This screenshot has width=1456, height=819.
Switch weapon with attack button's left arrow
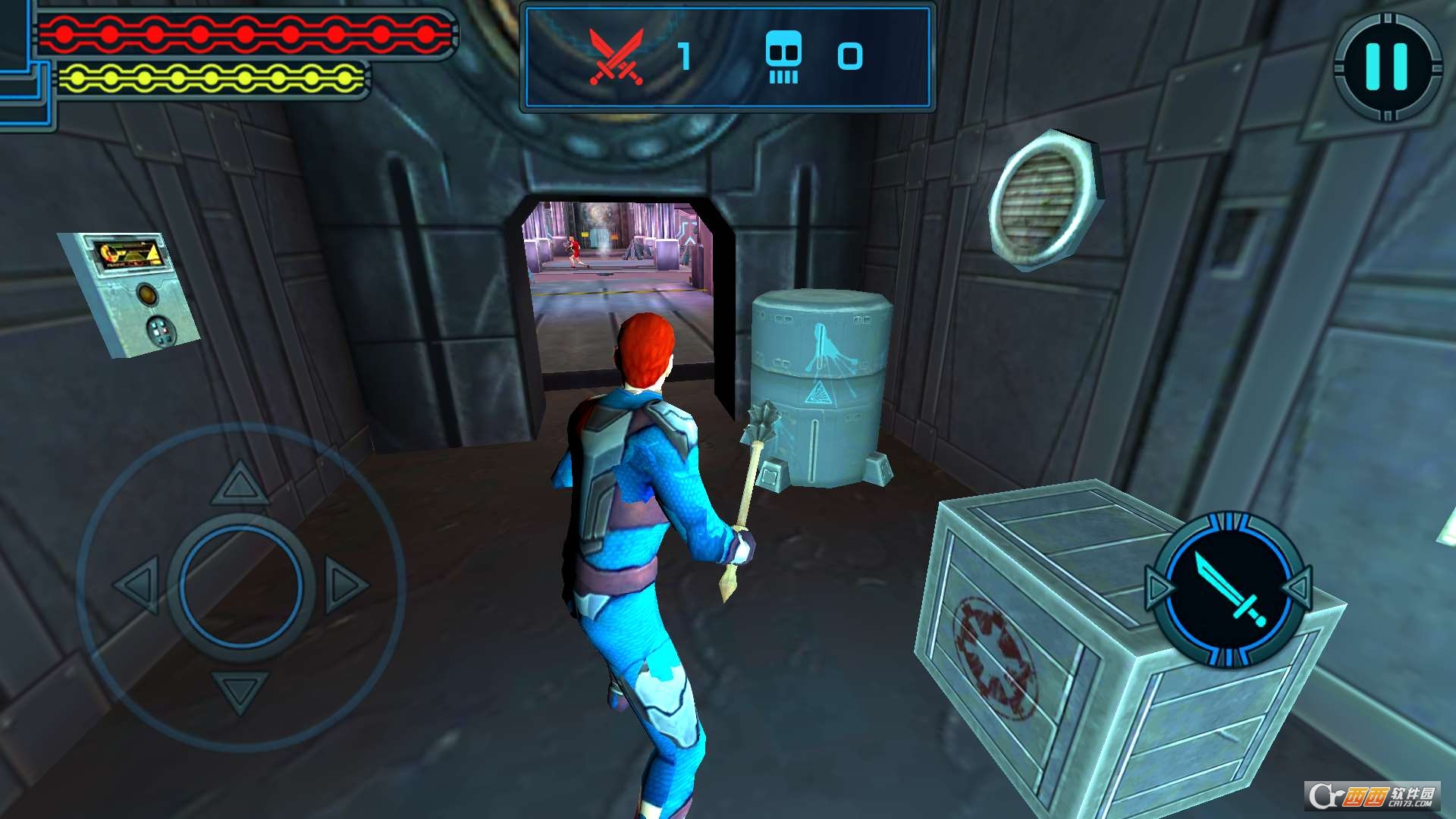coord(1158,588)
